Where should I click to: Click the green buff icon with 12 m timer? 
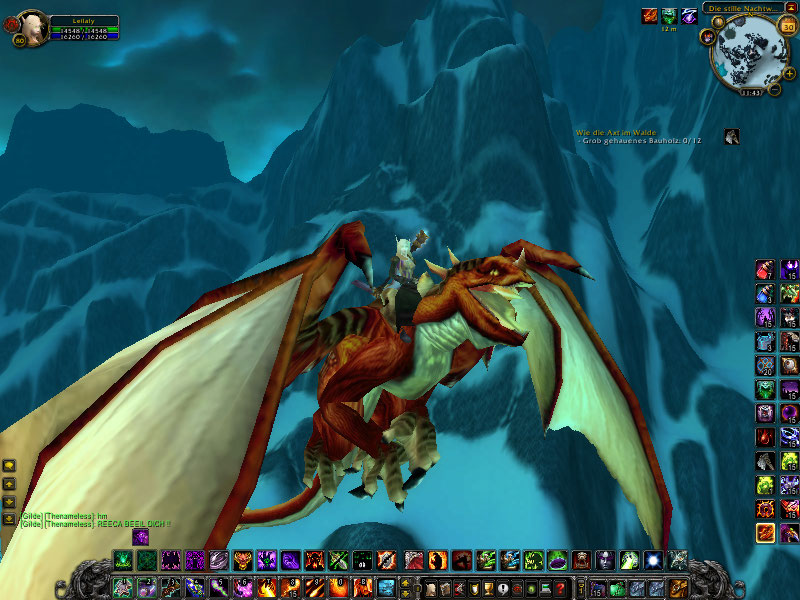click(x=669, y=16)
